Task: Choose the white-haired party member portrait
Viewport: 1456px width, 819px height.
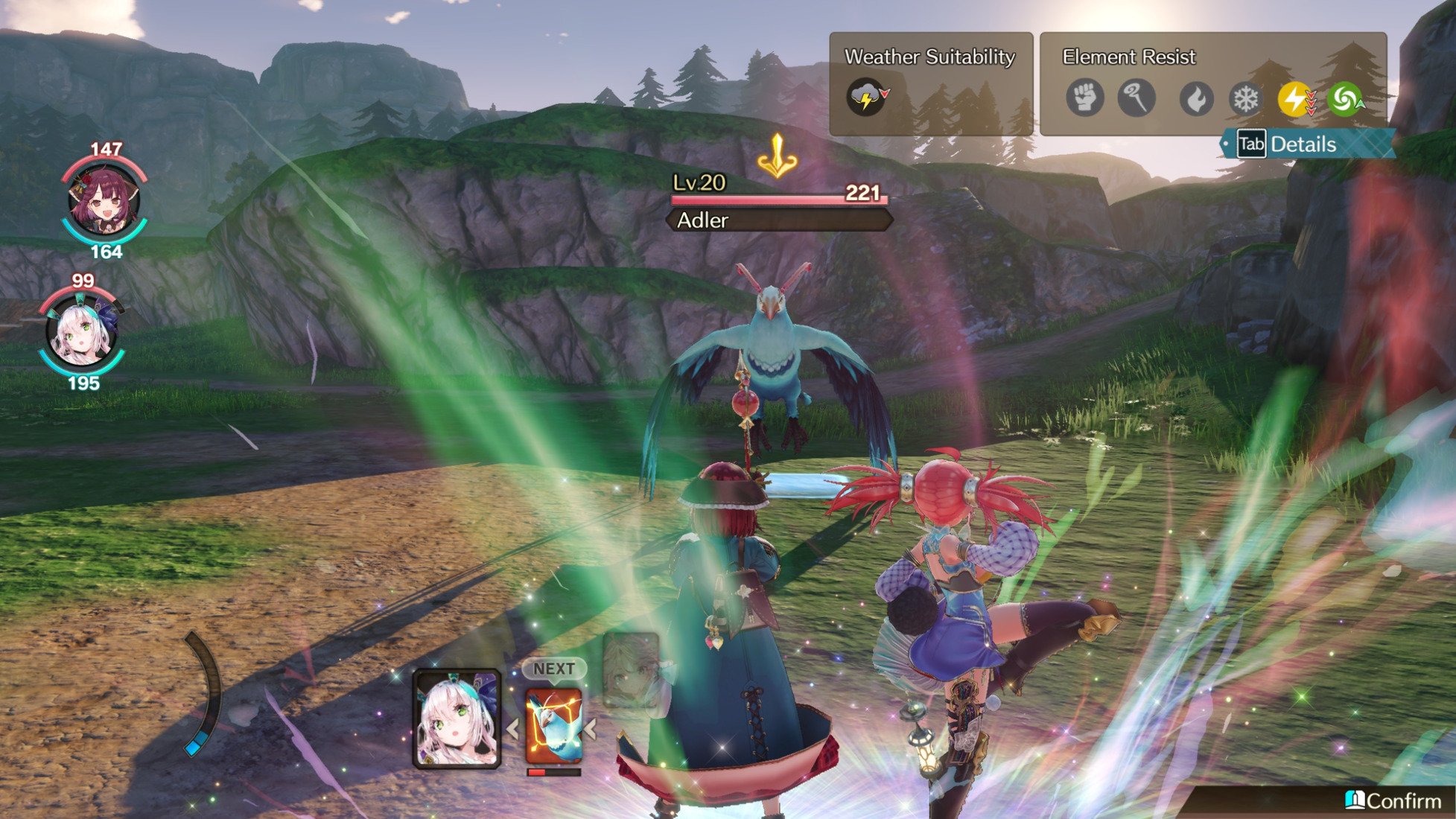Action: pos(81,334)
